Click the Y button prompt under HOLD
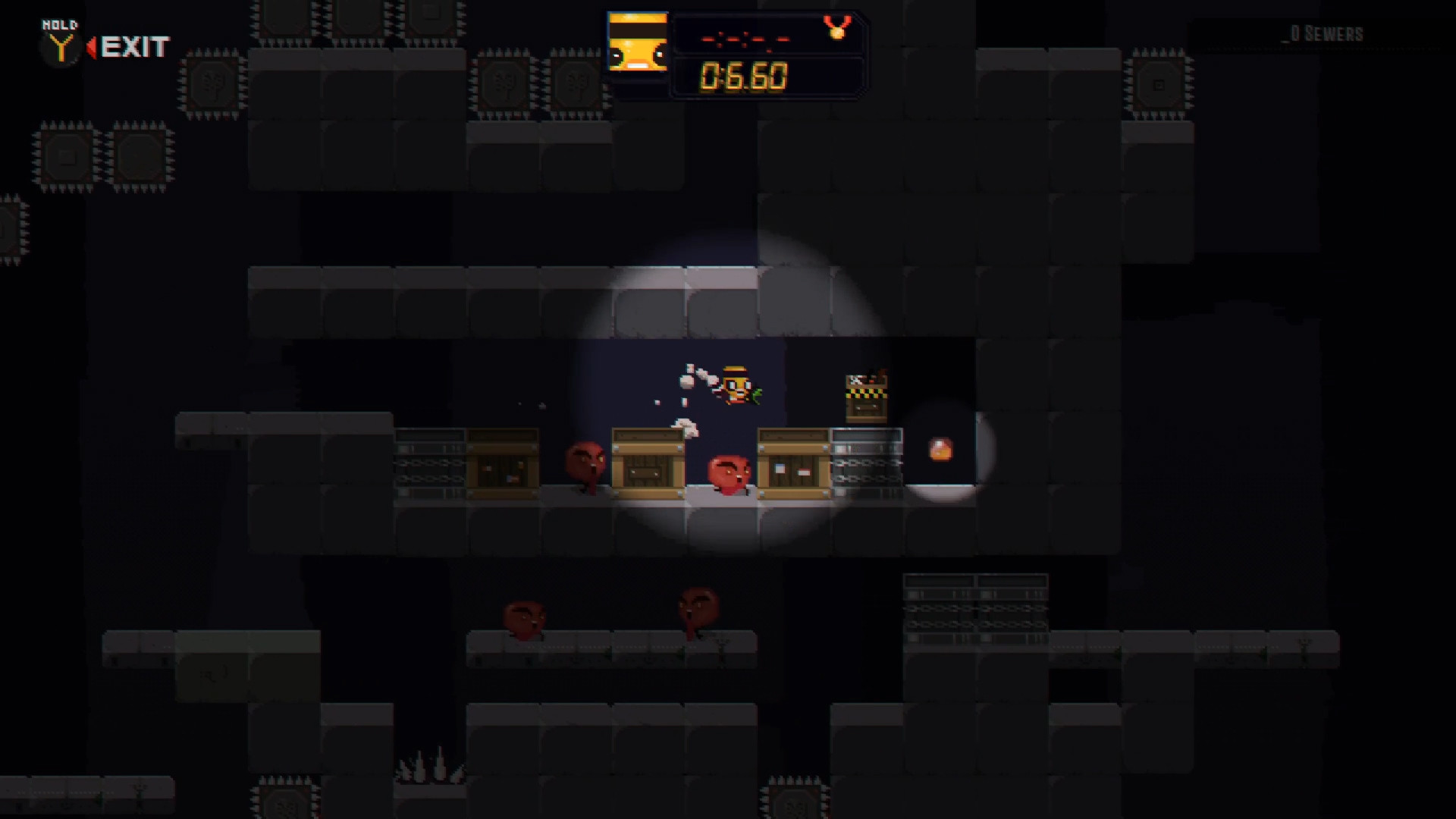 coord(62,47)
